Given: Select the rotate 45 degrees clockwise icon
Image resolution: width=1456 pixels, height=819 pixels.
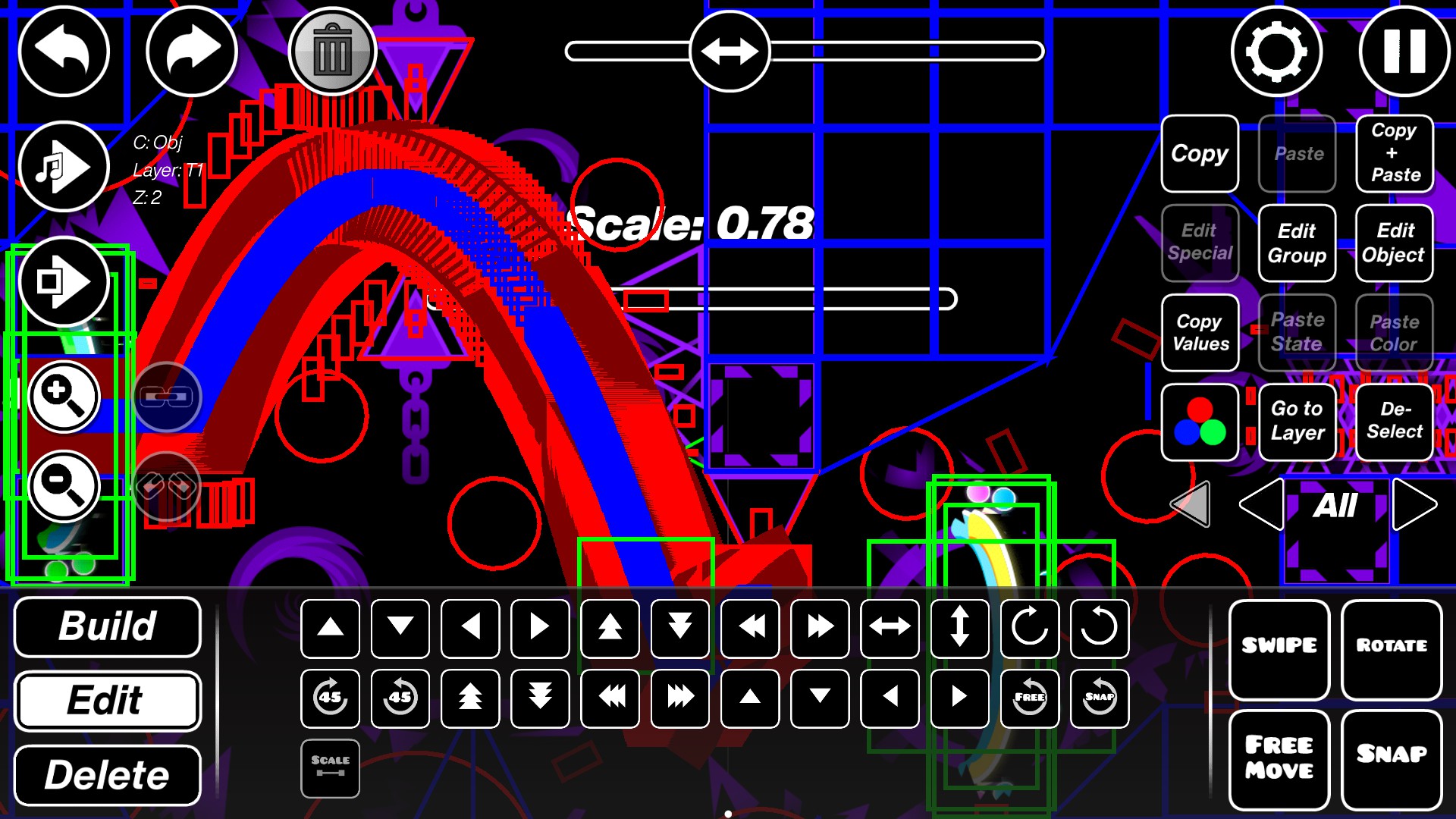Looking at the screenshot, I should click(329, 699).
